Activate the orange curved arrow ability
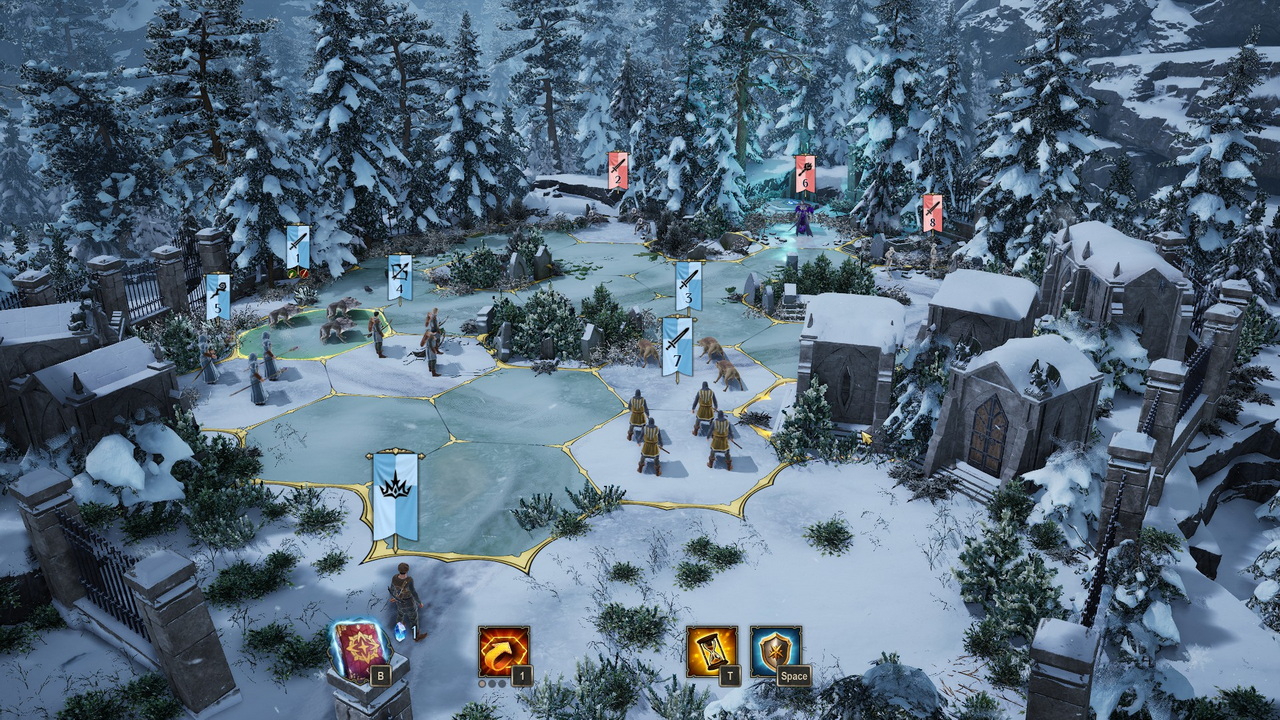Screen dimensions: 1280x720 pos(503,651)
